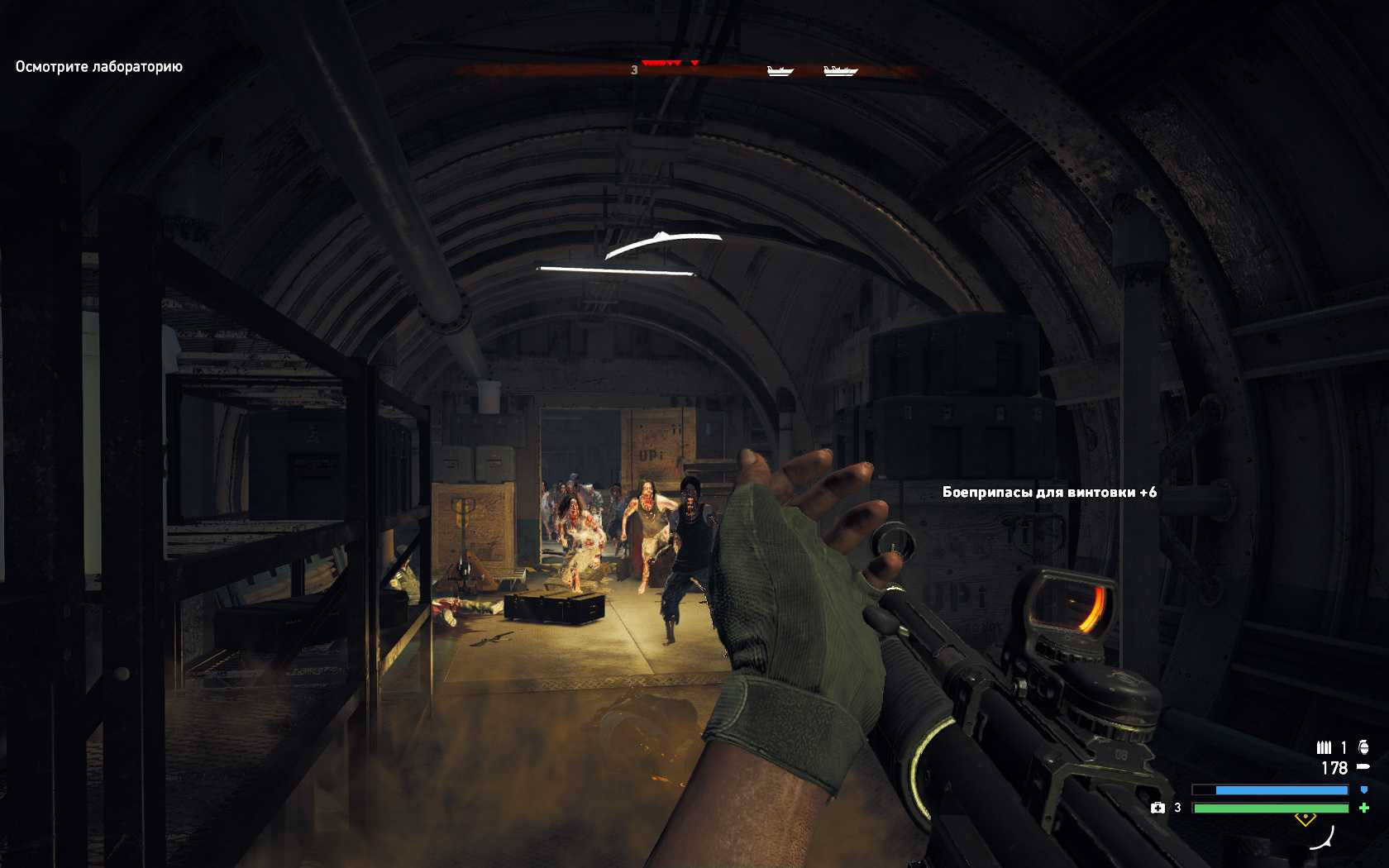Select the grenade icon

[1363, 747]
